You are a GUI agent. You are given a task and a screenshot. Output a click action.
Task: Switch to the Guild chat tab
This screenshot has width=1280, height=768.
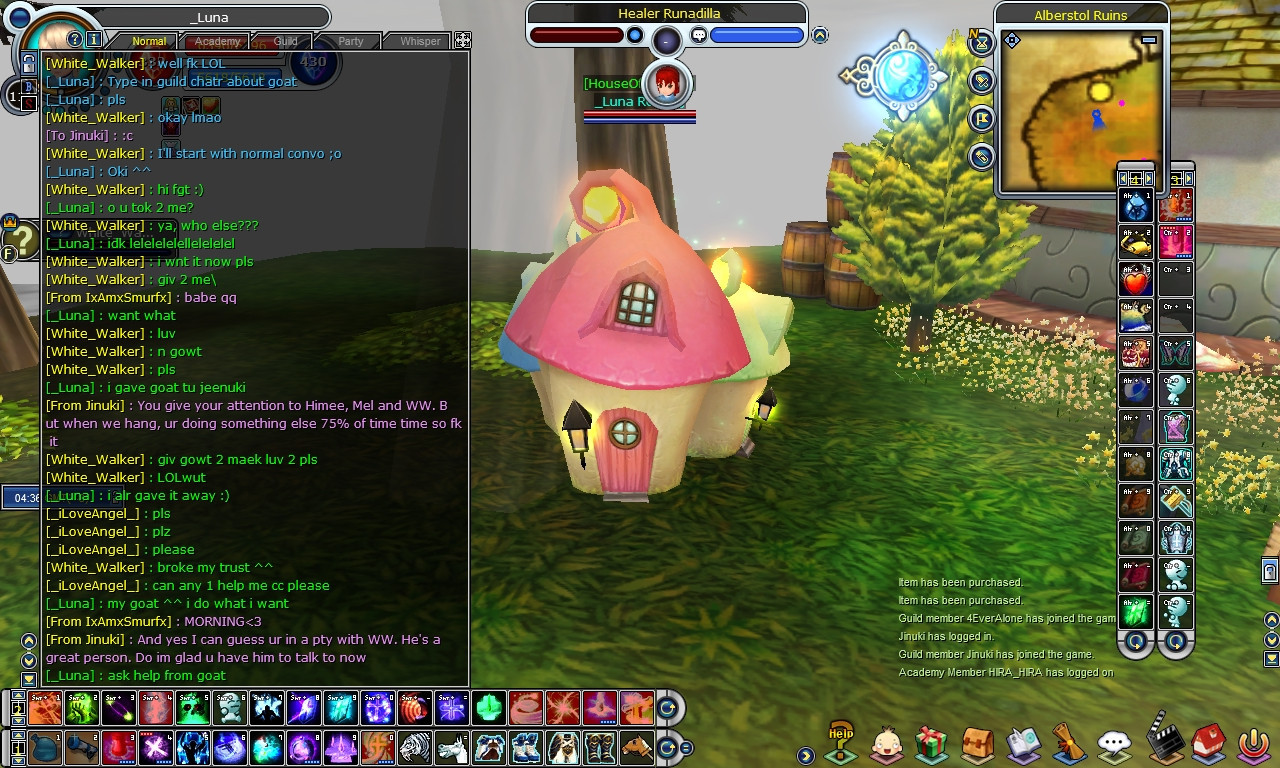pos(286,42)
